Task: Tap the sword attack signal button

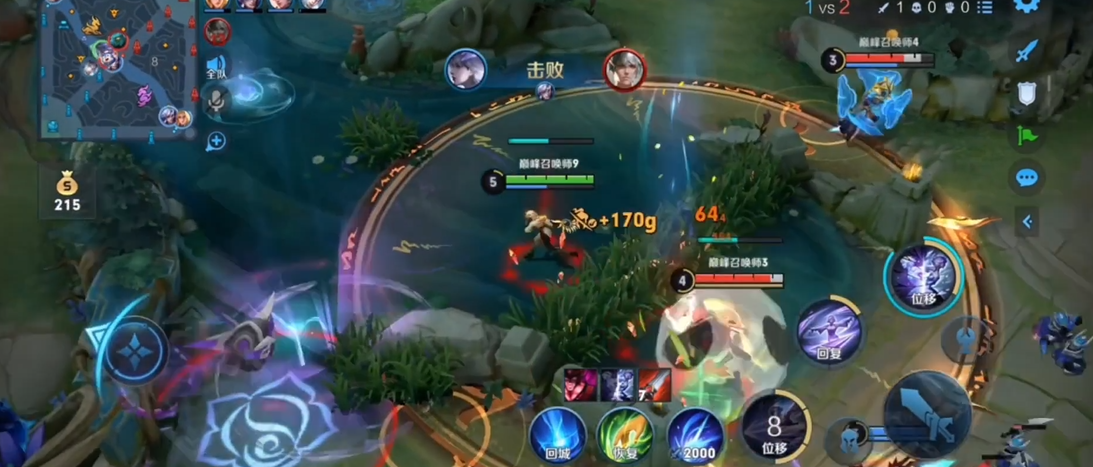Action: click(1026, 52)
